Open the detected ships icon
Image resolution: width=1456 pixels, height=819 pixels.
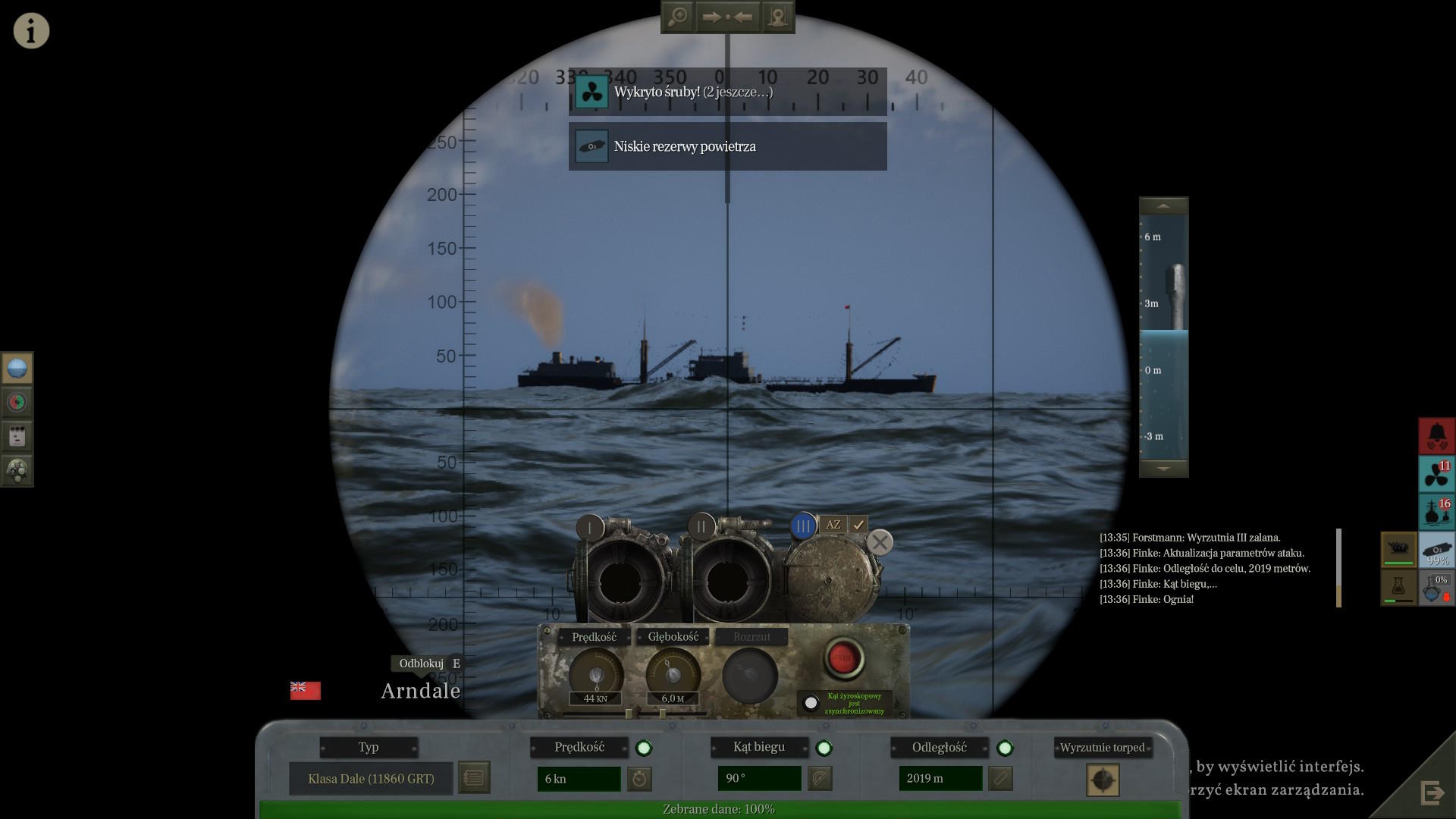coord(1436,512)
